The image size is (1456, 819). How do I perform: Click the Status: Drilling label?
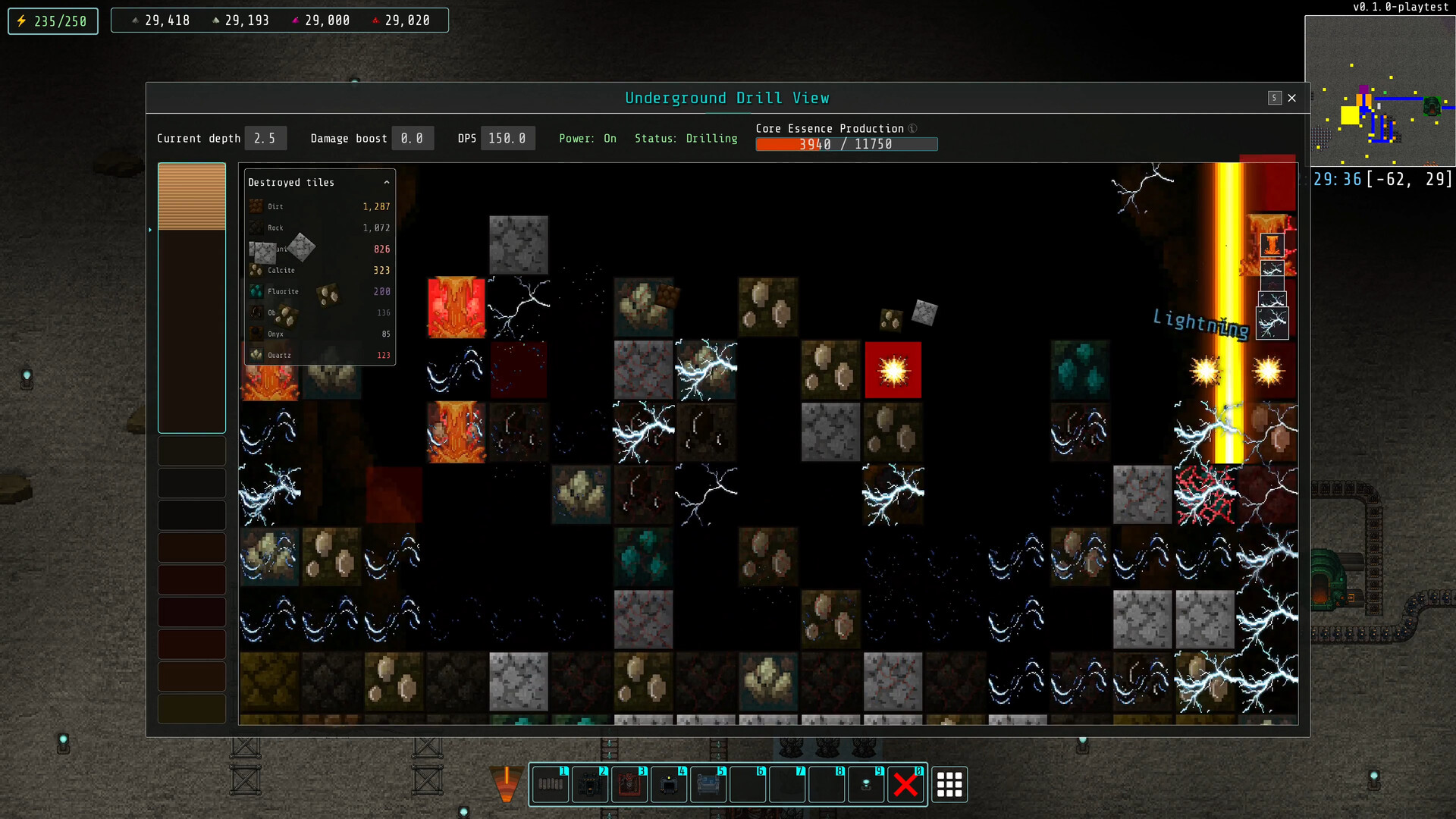click(x=686, y=139)
